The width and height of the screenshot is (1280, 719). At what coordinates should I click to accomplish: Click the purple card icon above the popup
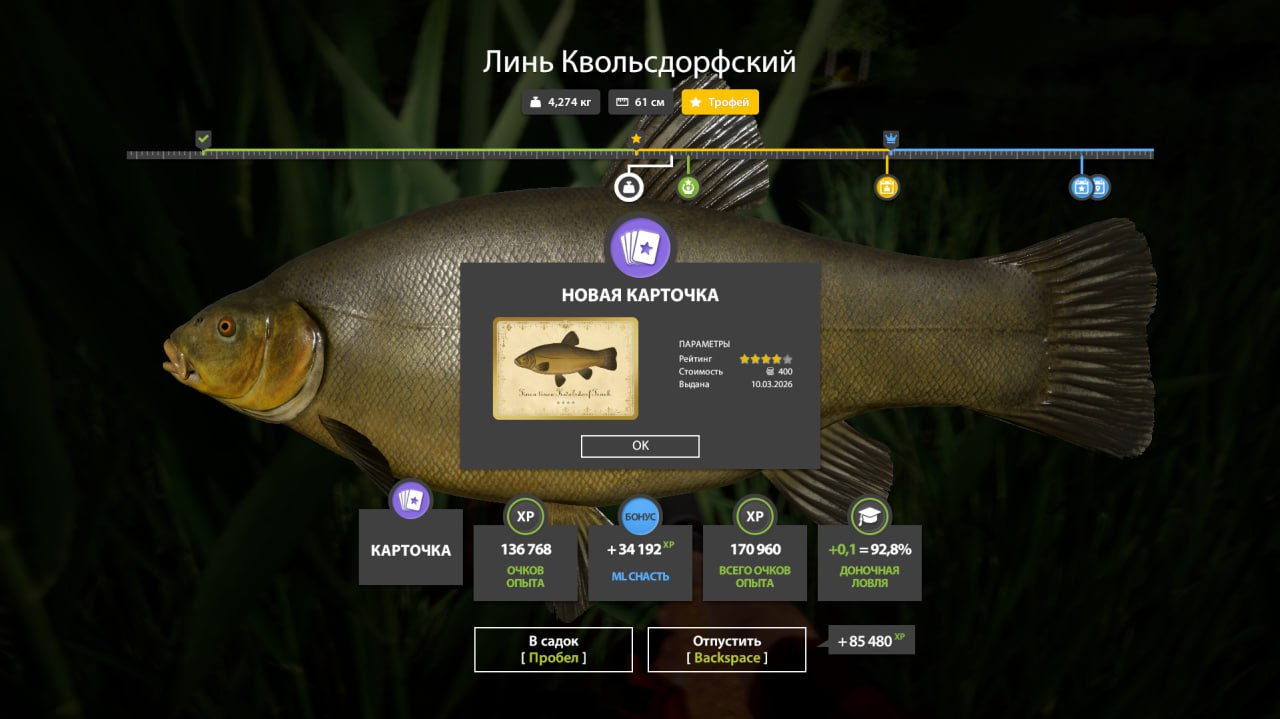pyautogui.click(x=640, y=247)
